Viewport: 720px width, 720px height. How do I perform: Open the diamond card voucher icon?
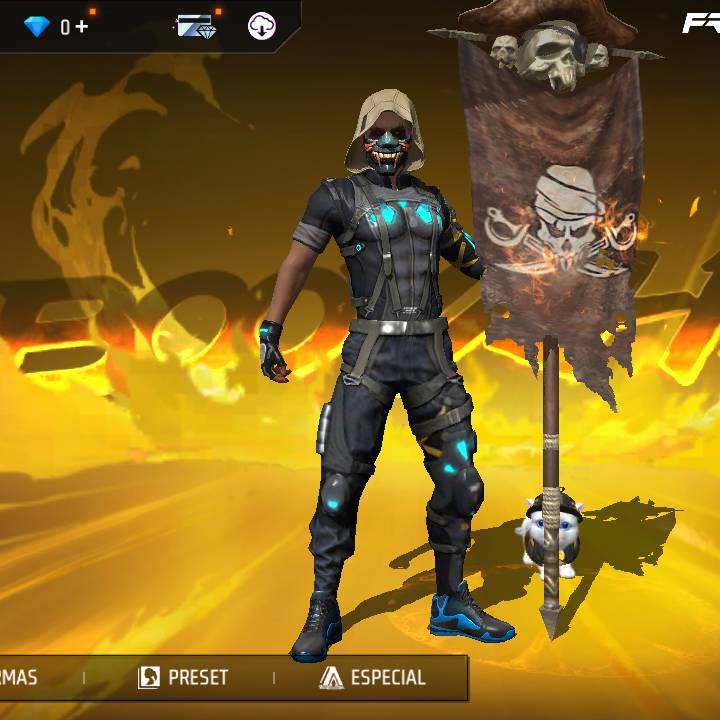(x=197, y=27)
